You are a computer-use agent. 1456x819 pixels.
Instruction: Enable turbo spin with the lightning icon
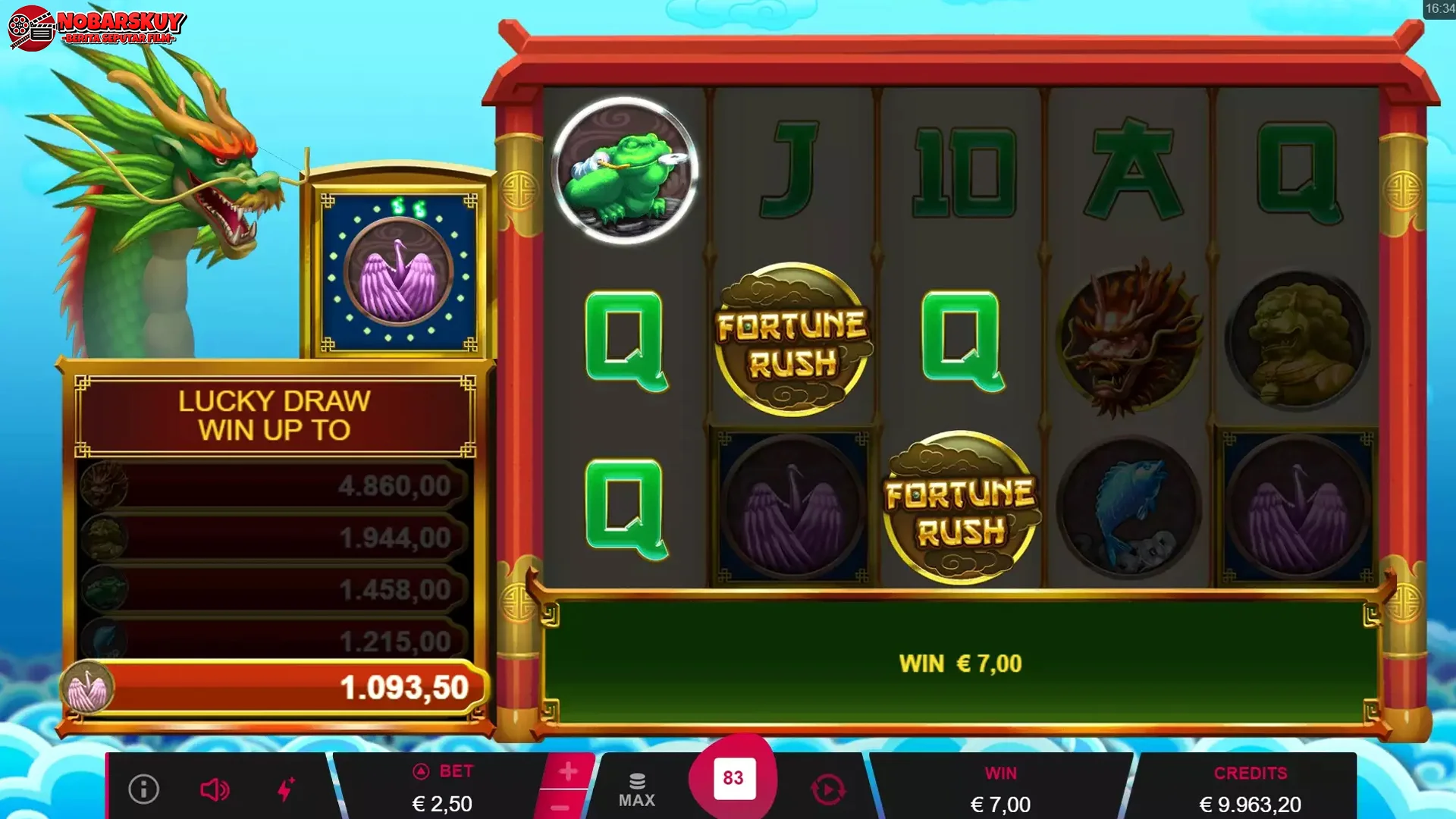click(x=287, y=789)
